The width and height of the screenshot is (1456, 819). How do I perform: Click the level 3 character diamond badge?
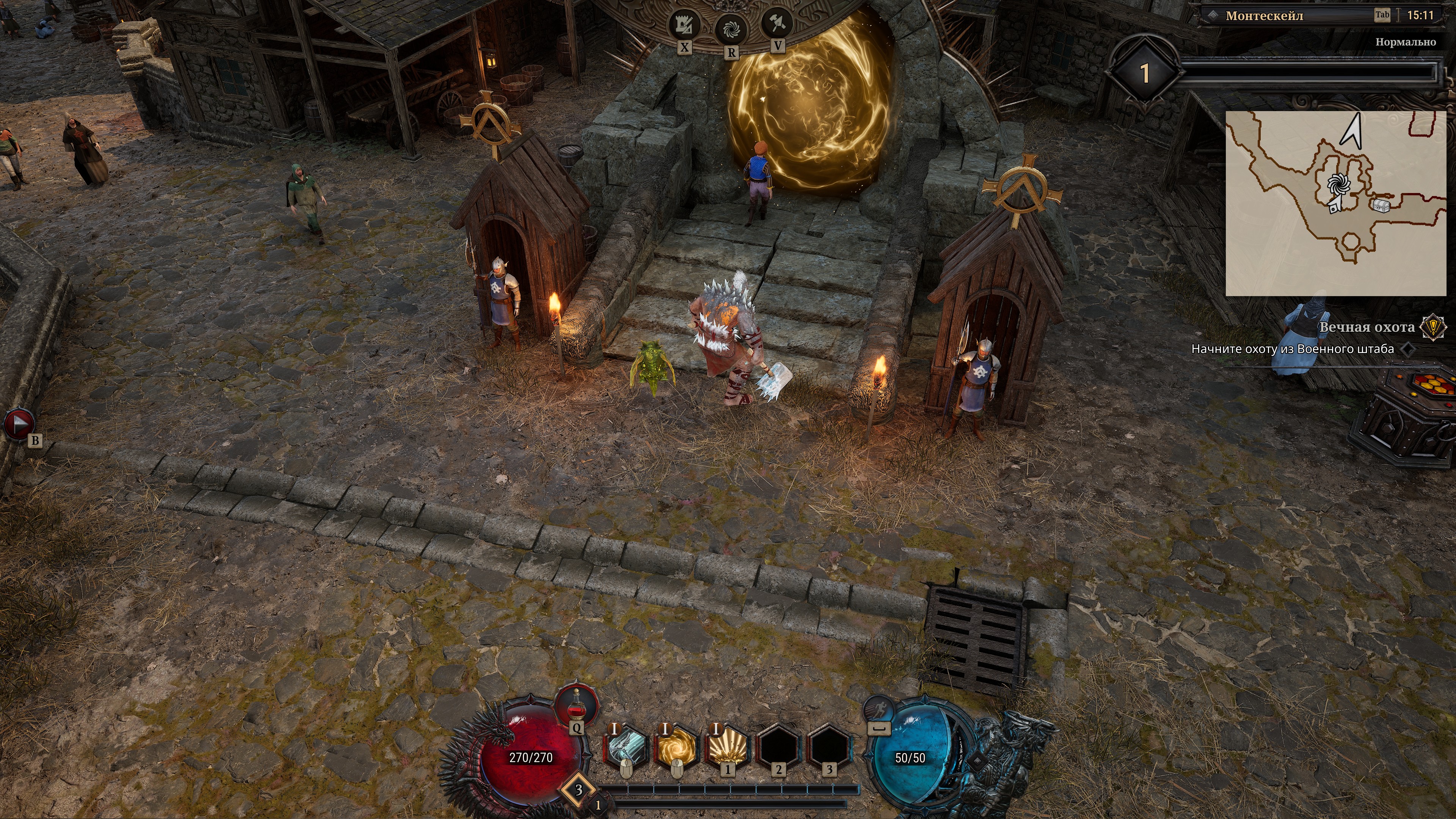tap(578, 789)
